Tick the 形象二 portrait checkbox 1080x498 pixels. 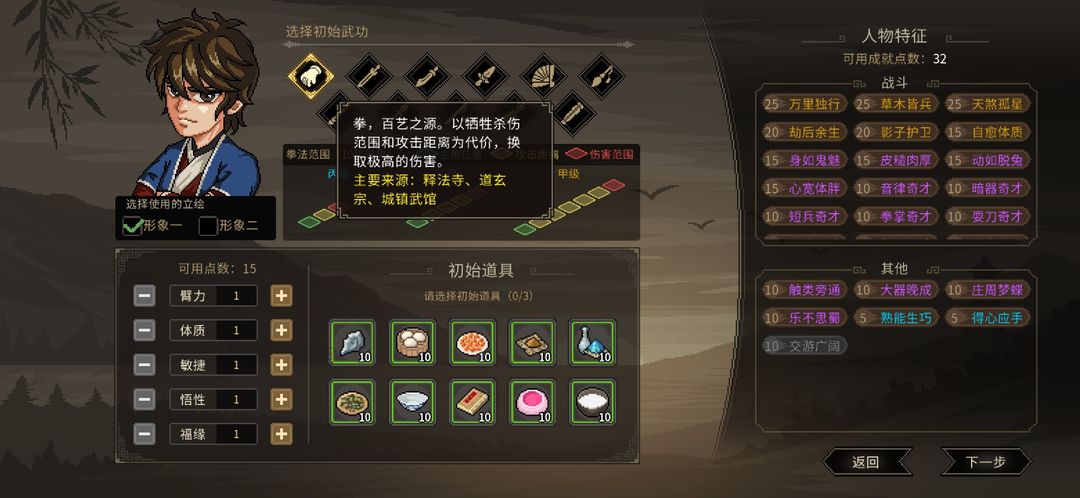tap(208, 226)
